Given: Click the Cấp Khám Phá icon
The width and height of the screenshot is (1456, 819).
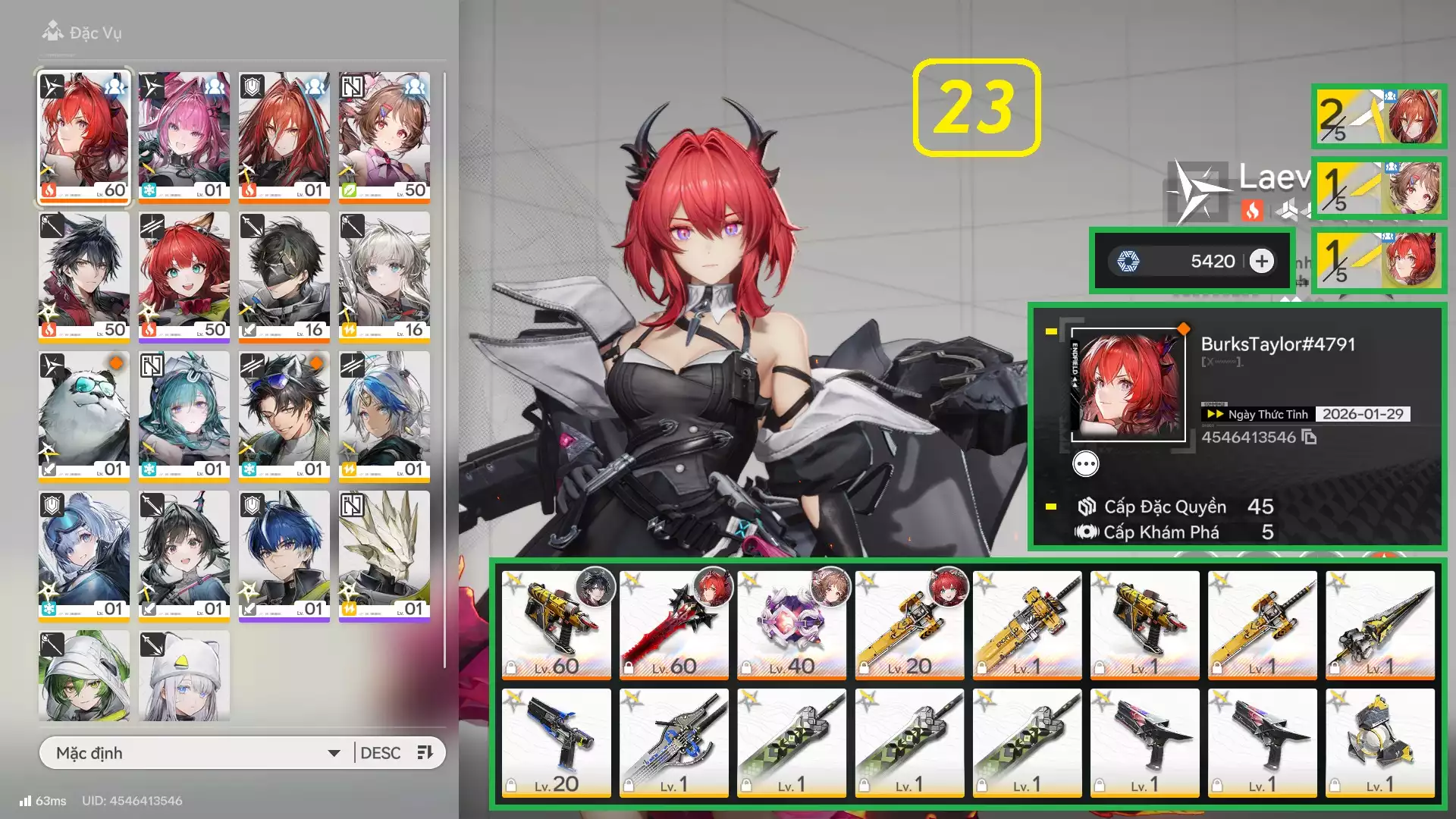Looking at the screenshot, I should pos(1087,532).
